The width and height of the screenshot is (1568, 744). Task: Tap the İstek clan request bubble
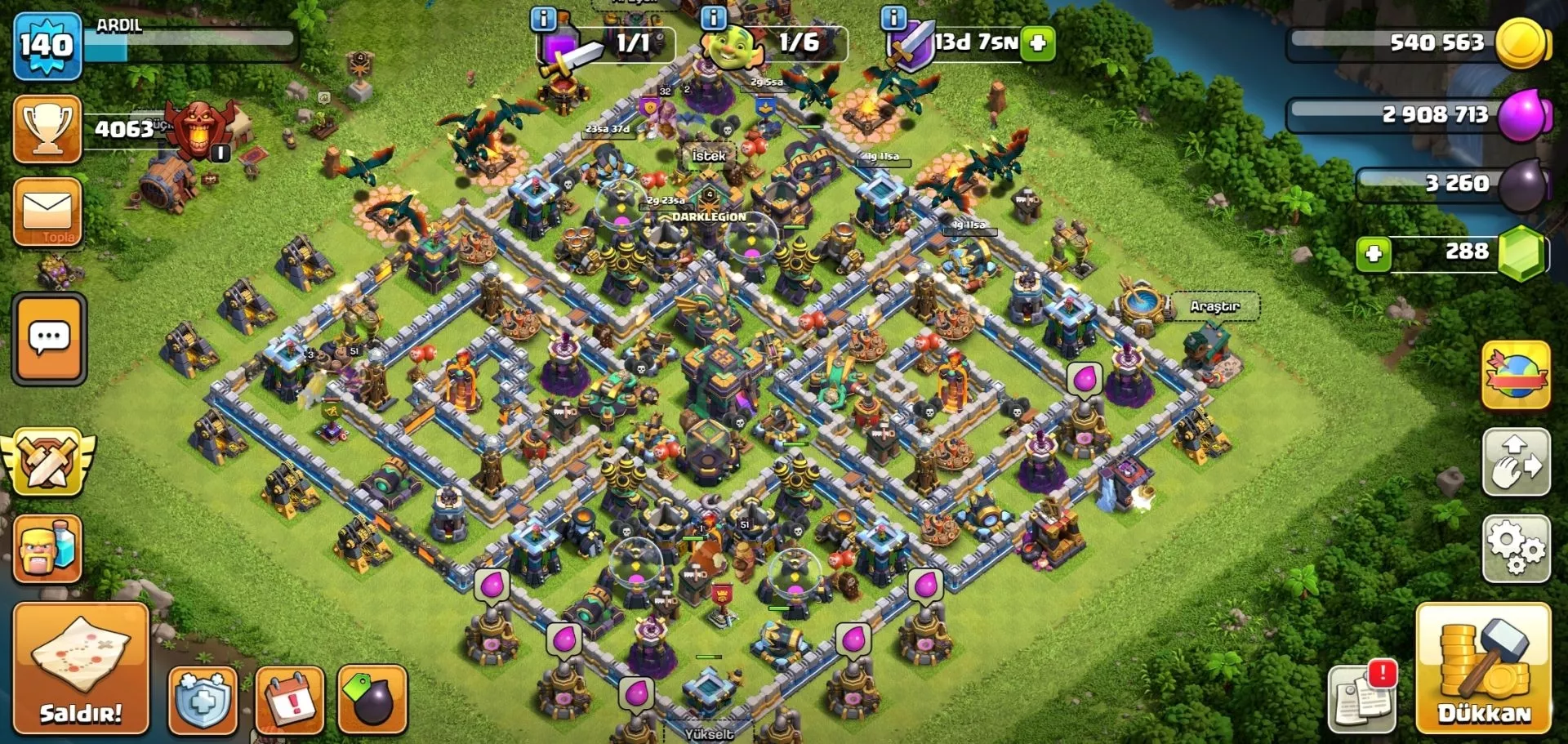(x=708, y=155)
